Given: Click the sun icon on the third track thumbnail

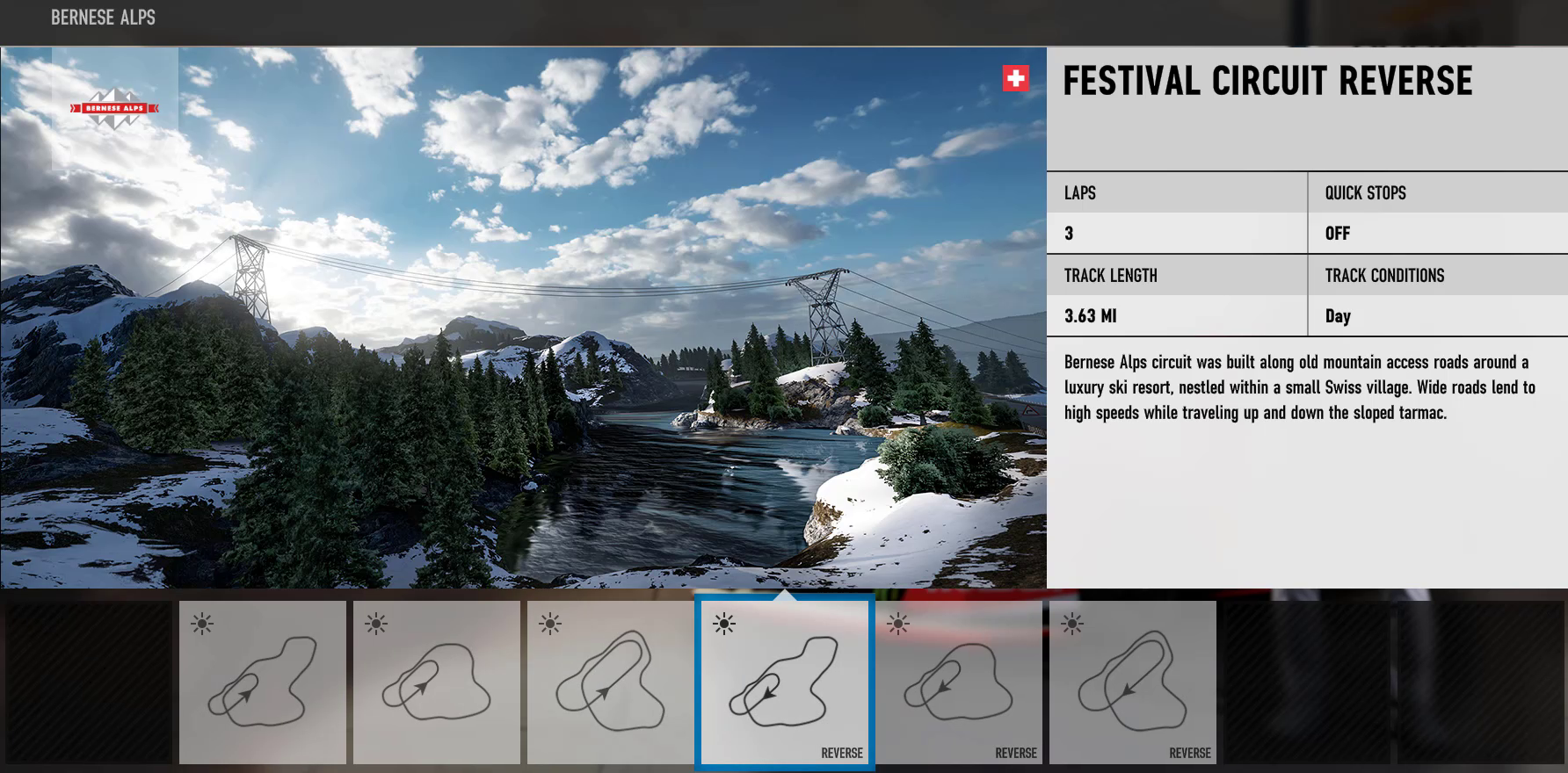Looking at the screenshot, I should click(x=548, y=624).
